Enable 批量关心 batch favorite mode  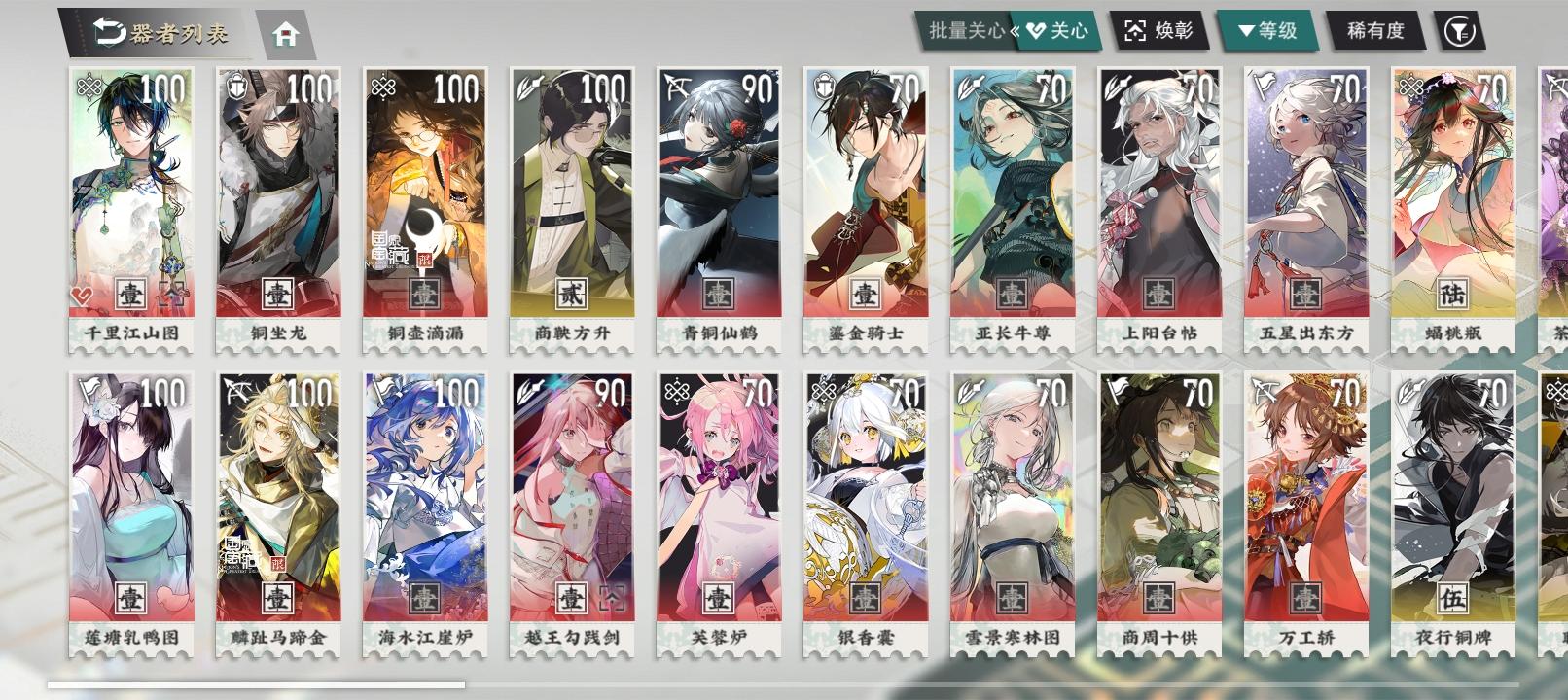(x=963, y=29)
